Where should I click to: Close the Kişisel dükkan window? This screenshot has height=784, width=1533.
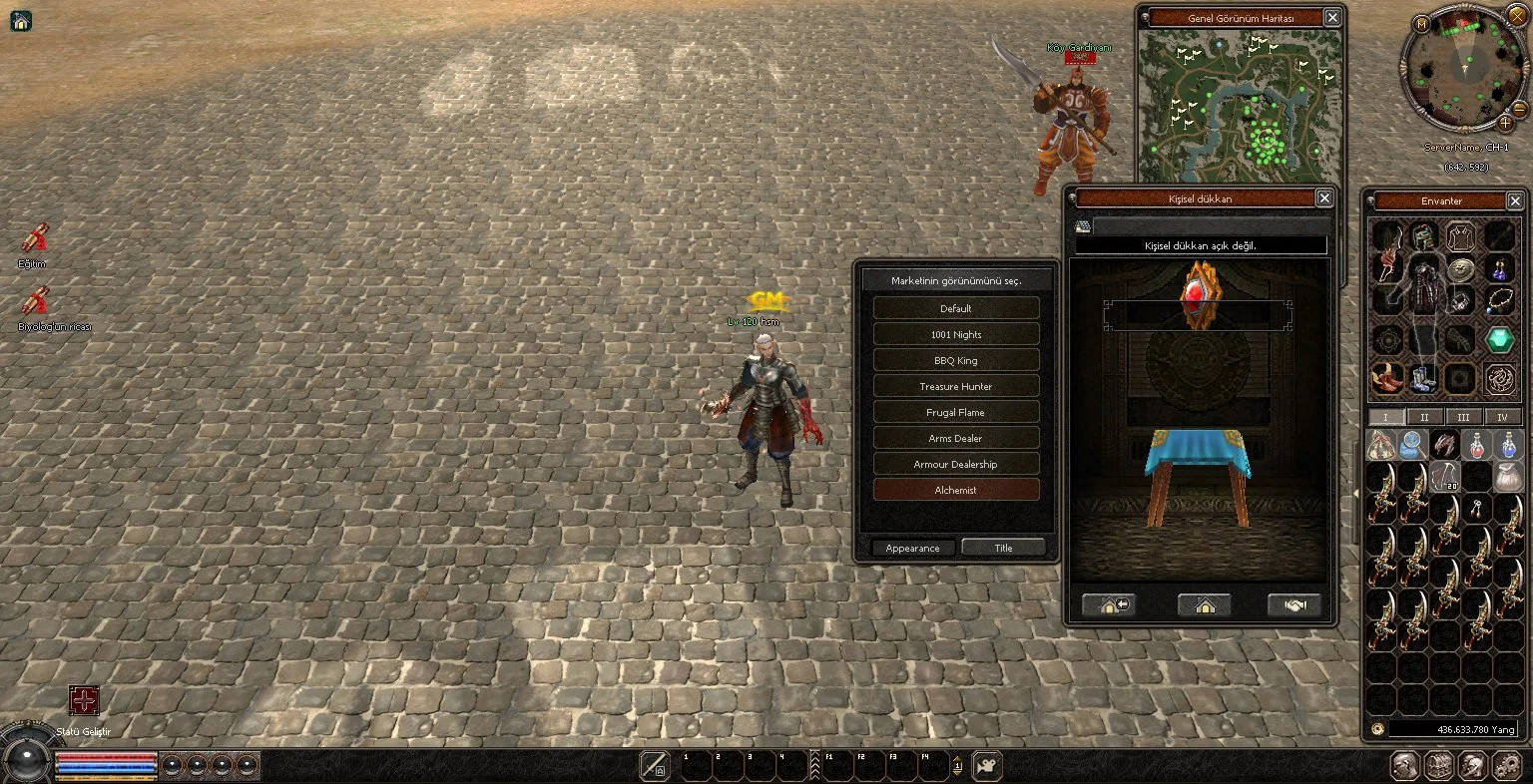(x=1323, y=198)
